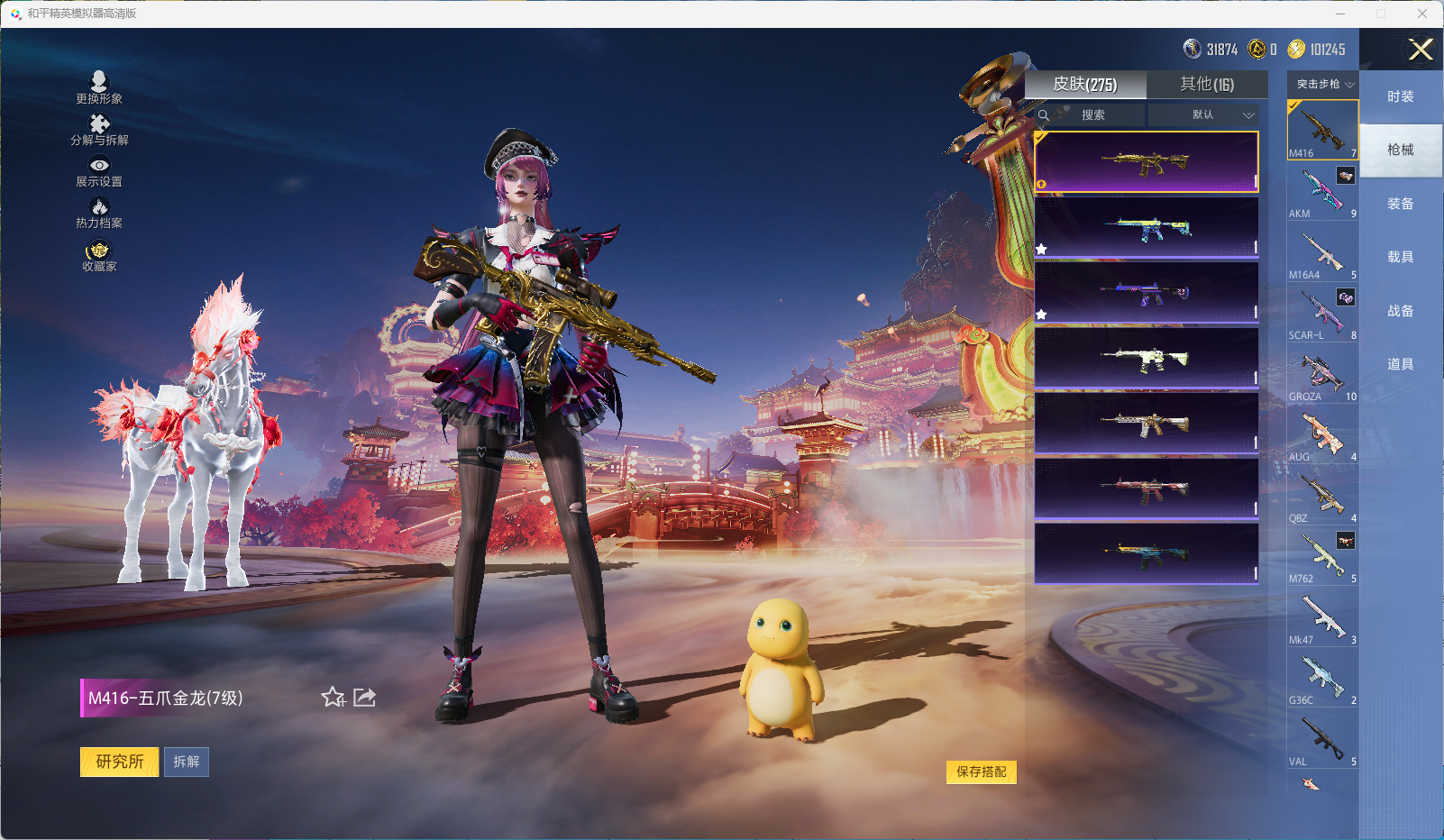
Task: Open 更换形象 change appearance
Action: pyautogui.click(x=99, y=87)
